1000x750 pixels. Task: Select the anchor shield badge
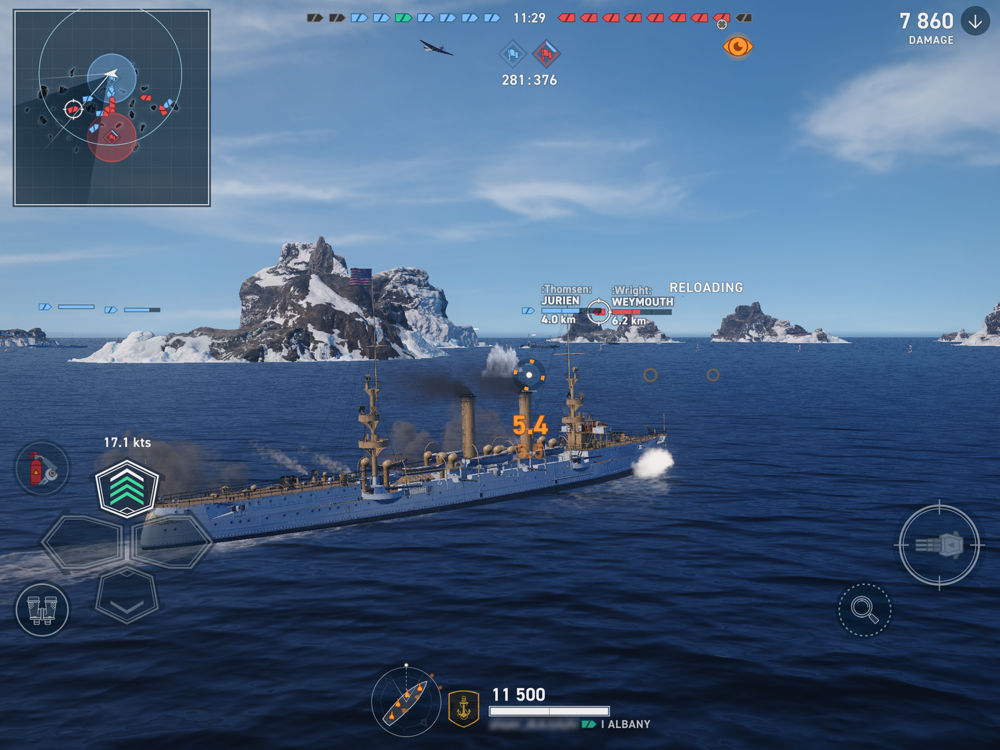pyautogui.click(x=463, y=707)
